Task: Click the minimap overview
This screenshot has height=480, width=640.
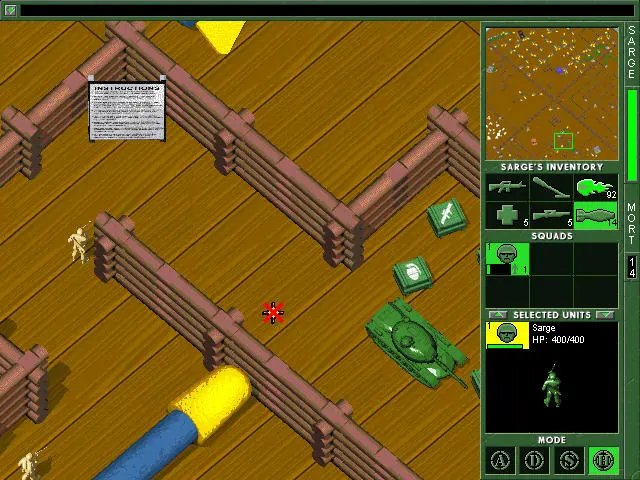Action: tap(552, 94)
